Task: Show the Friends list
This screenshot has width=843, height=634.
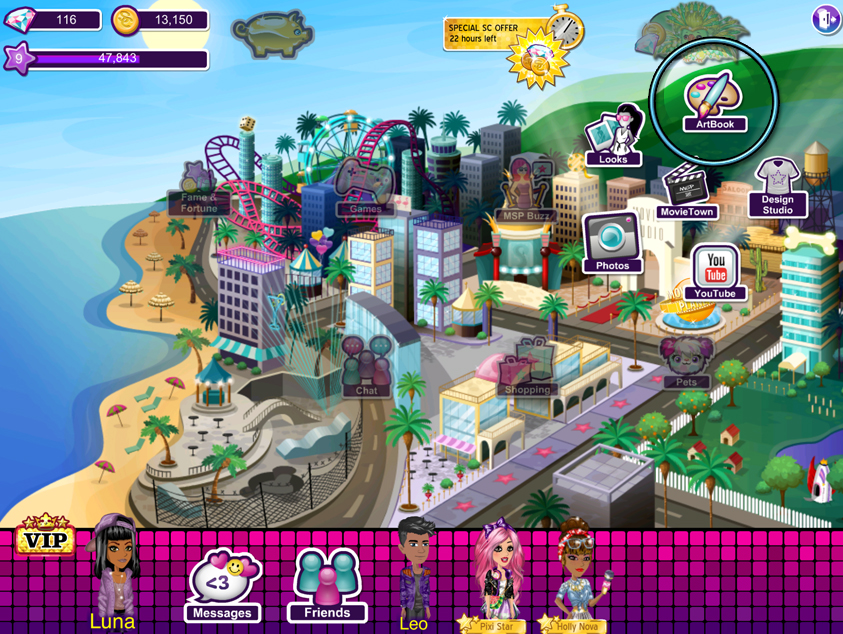Action: (x=327, y=585)
